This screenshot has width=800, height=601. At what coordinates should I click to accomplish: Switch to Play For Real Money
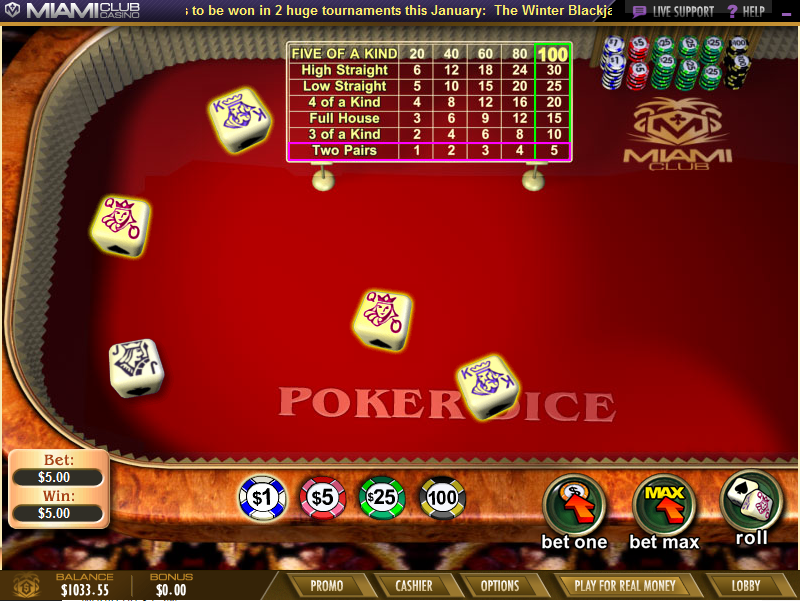click(x=625, y=586)
